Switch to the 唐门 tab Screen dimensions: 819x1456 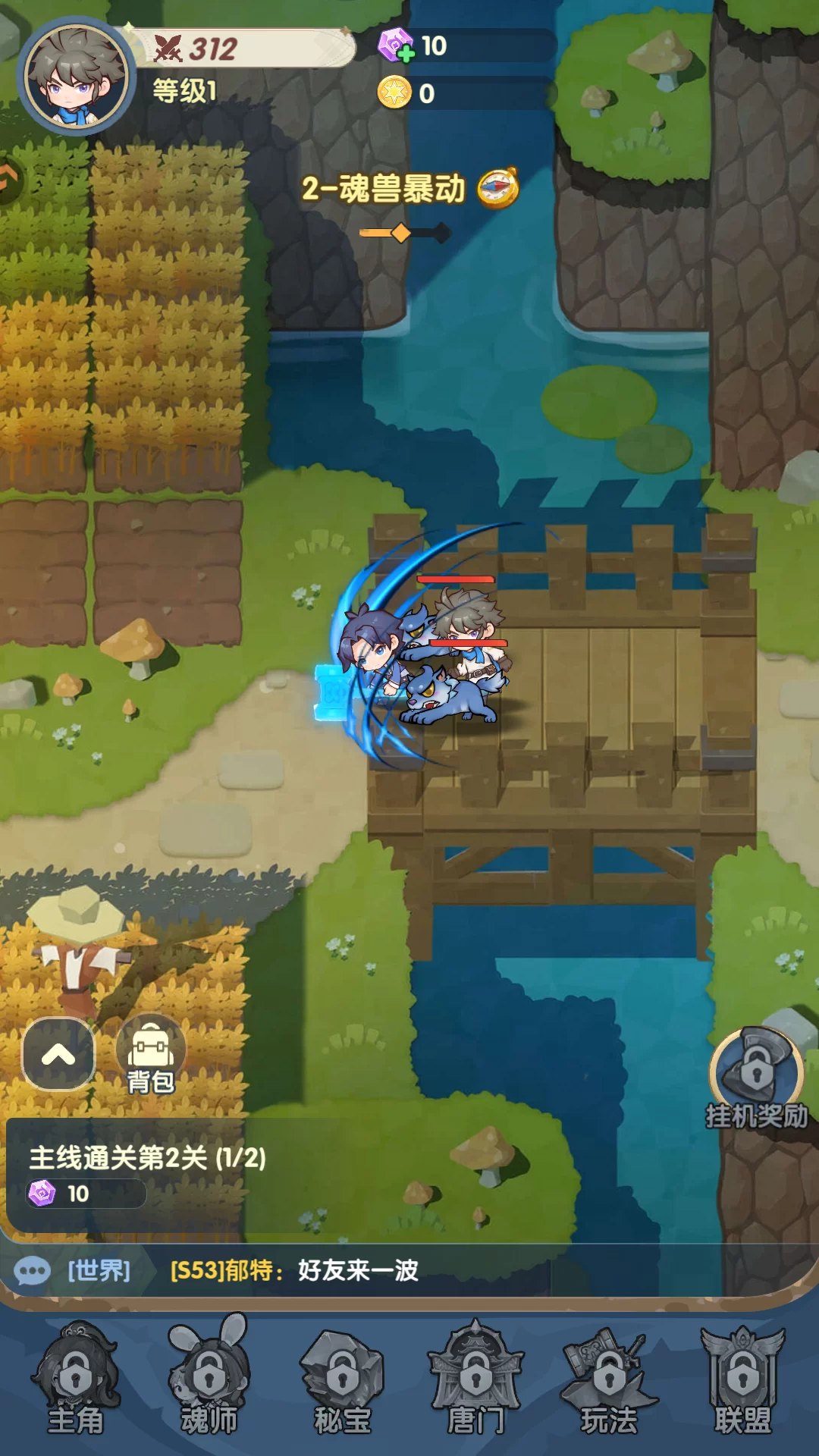tap(476, 1380)
